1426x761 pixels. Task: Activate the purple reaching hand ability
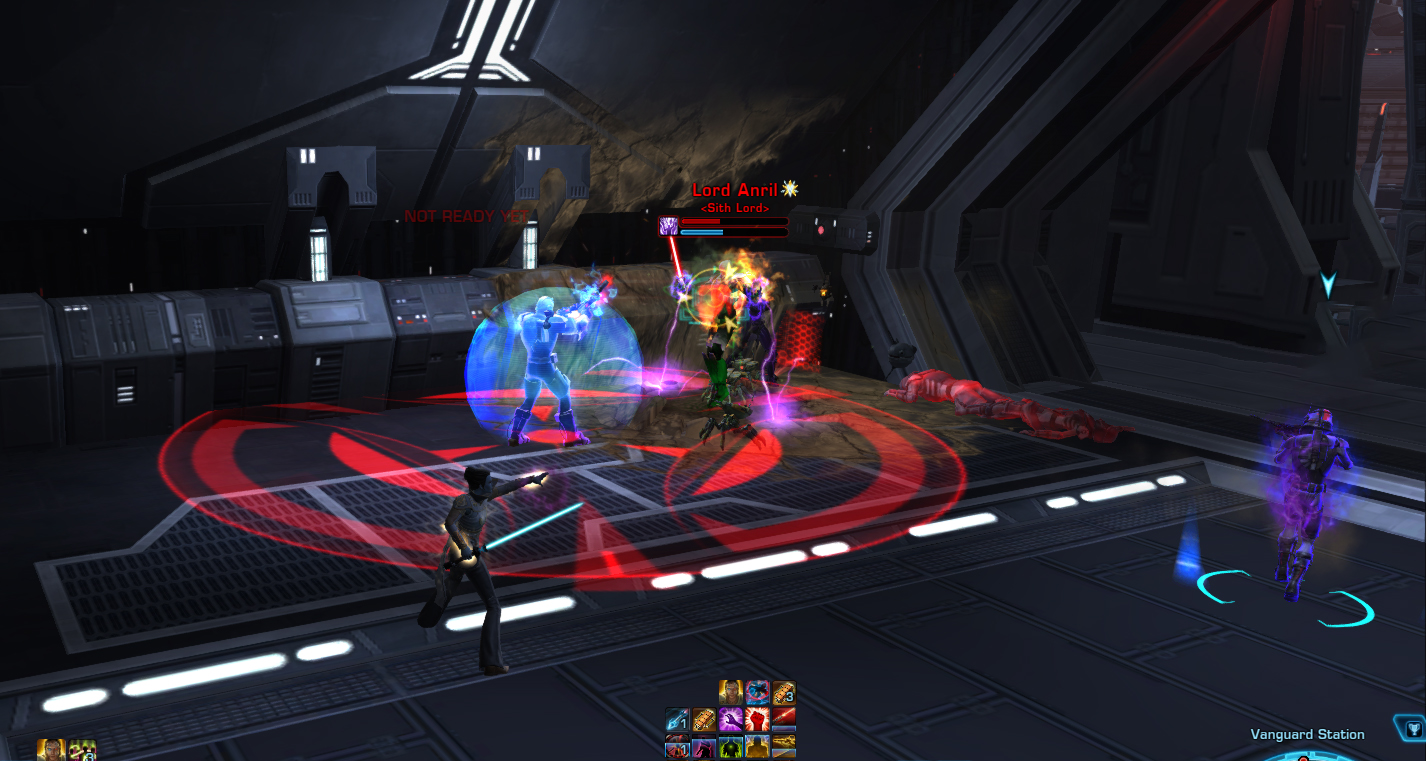pyautogui.click(x=731, y=719)
